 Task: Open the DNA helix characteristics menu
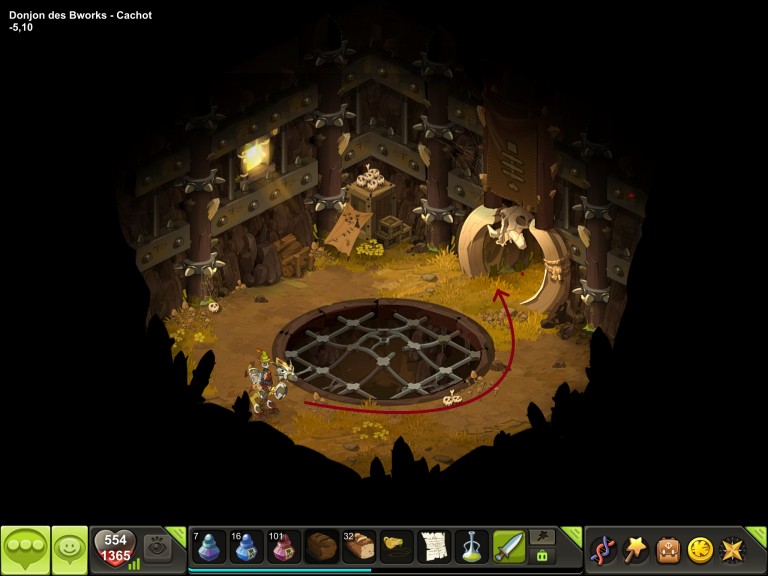603,549
